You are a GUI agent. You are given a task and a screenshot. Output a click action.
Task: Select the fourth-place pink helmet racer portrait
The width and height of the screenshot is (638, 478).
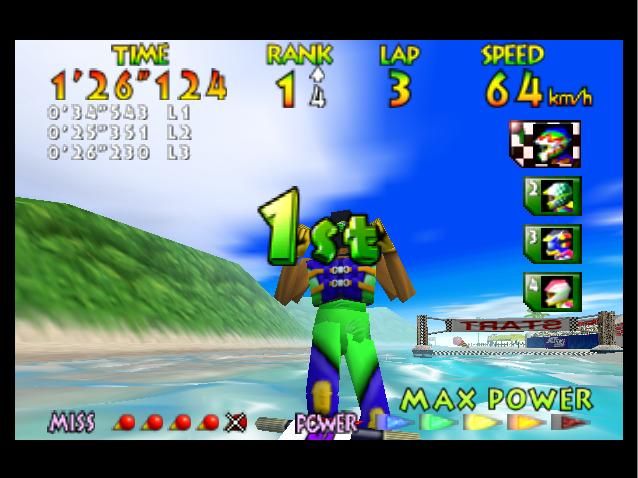click(551, 291)
